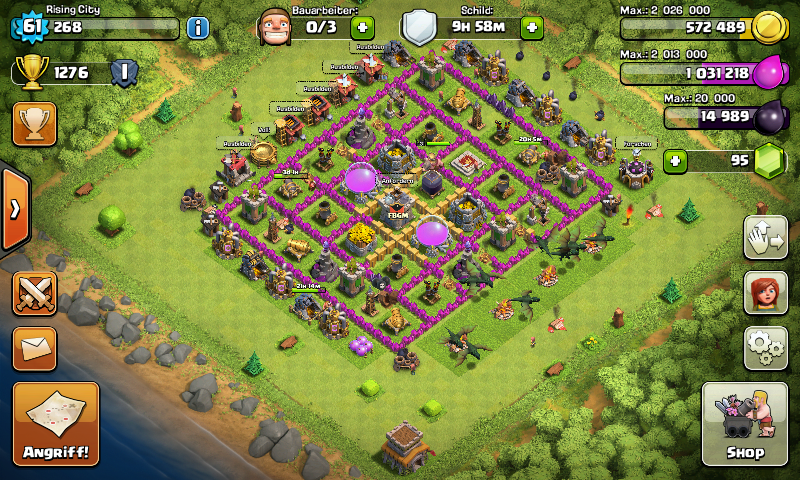Open the settings gears button
Image resolution: width=800 pixels, height=480 pixels.
click(765, 347)
